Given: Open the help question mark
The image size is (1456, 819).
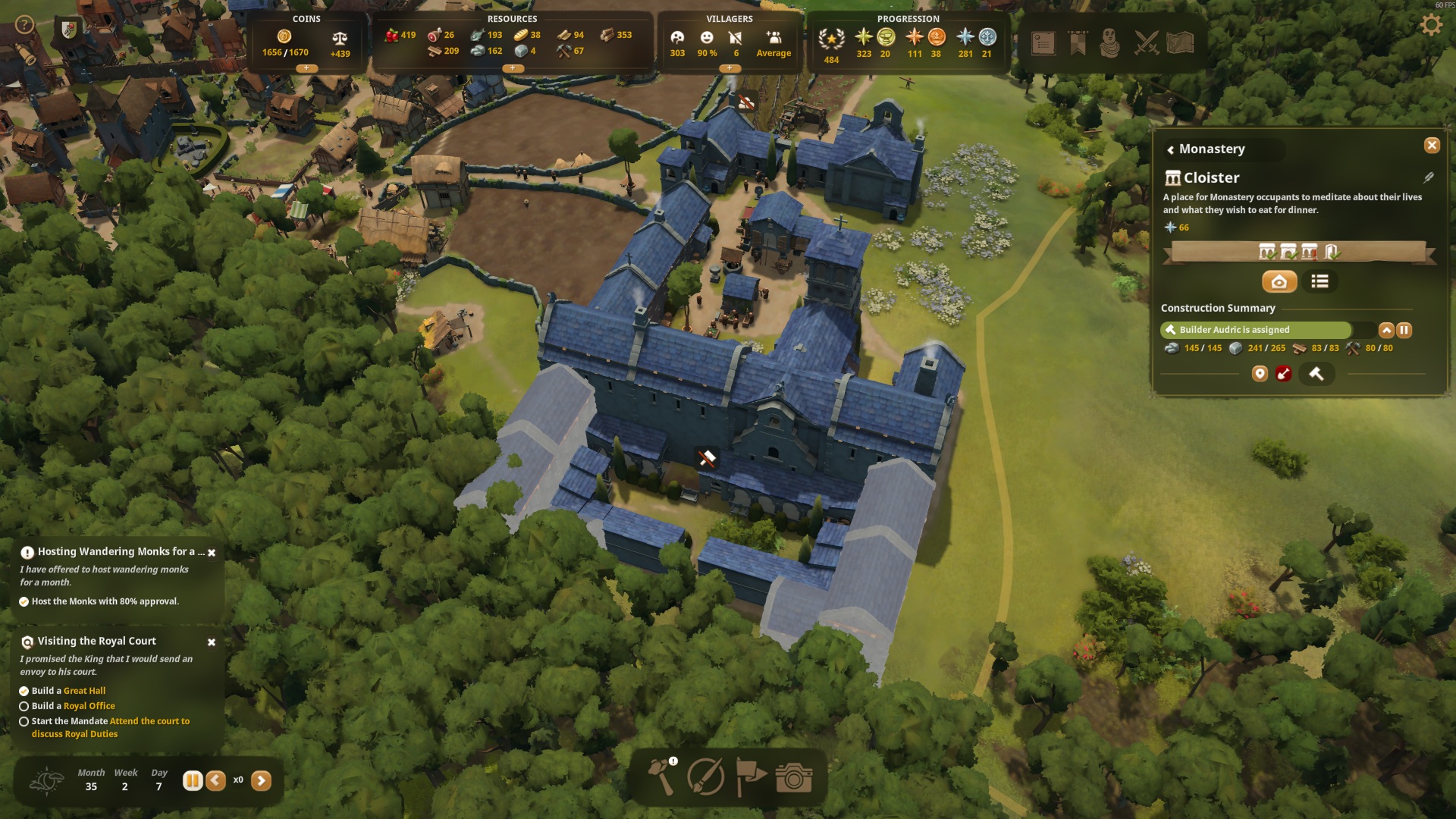Looking at the screenshot, I should pos(24,25).
